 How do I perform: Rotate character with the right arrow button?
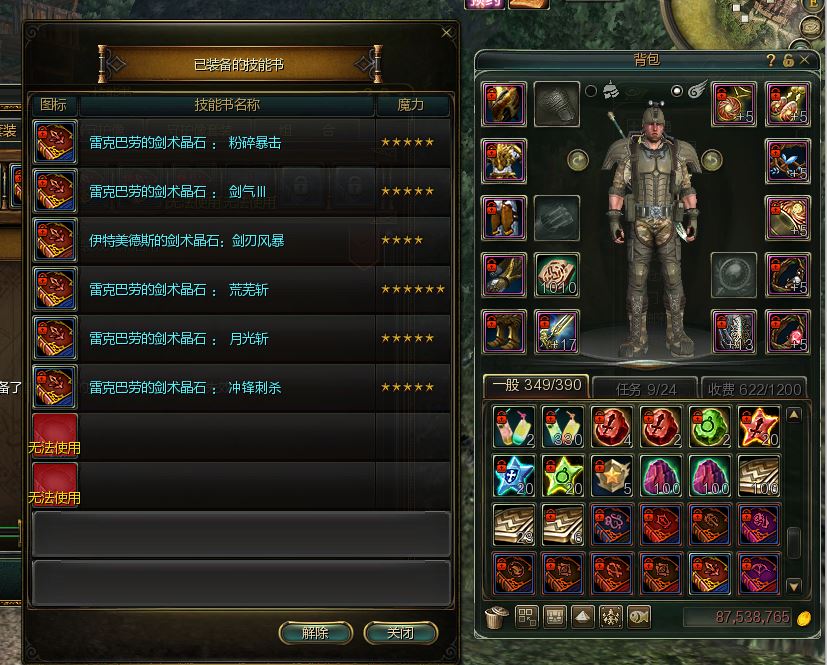(x=711, y=159)
